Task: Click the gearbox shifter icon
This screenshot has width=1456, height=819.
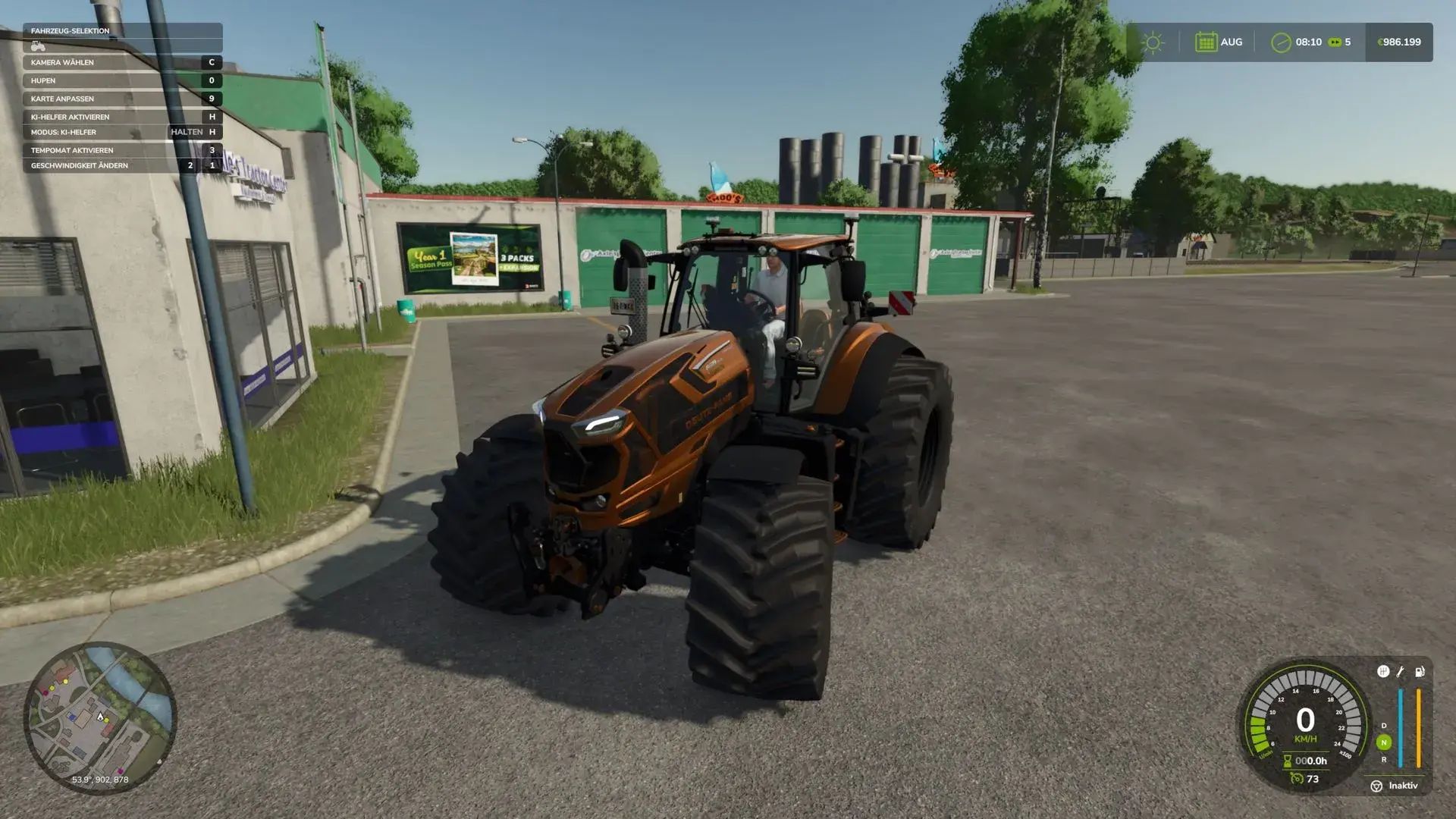Action: 1383,672
